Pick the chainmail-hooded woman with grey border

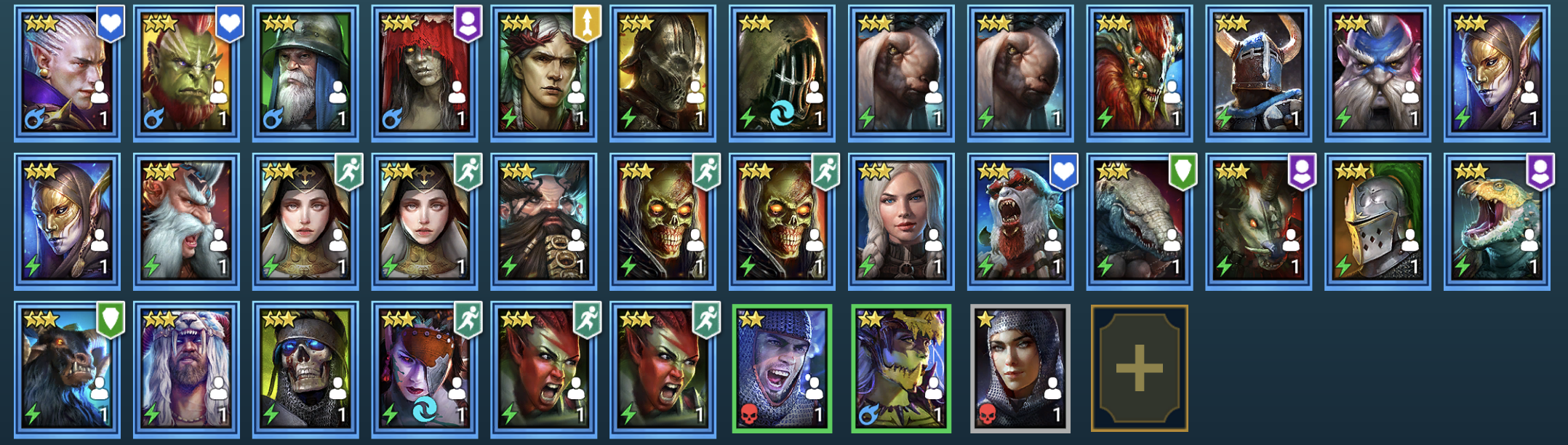1020,369
